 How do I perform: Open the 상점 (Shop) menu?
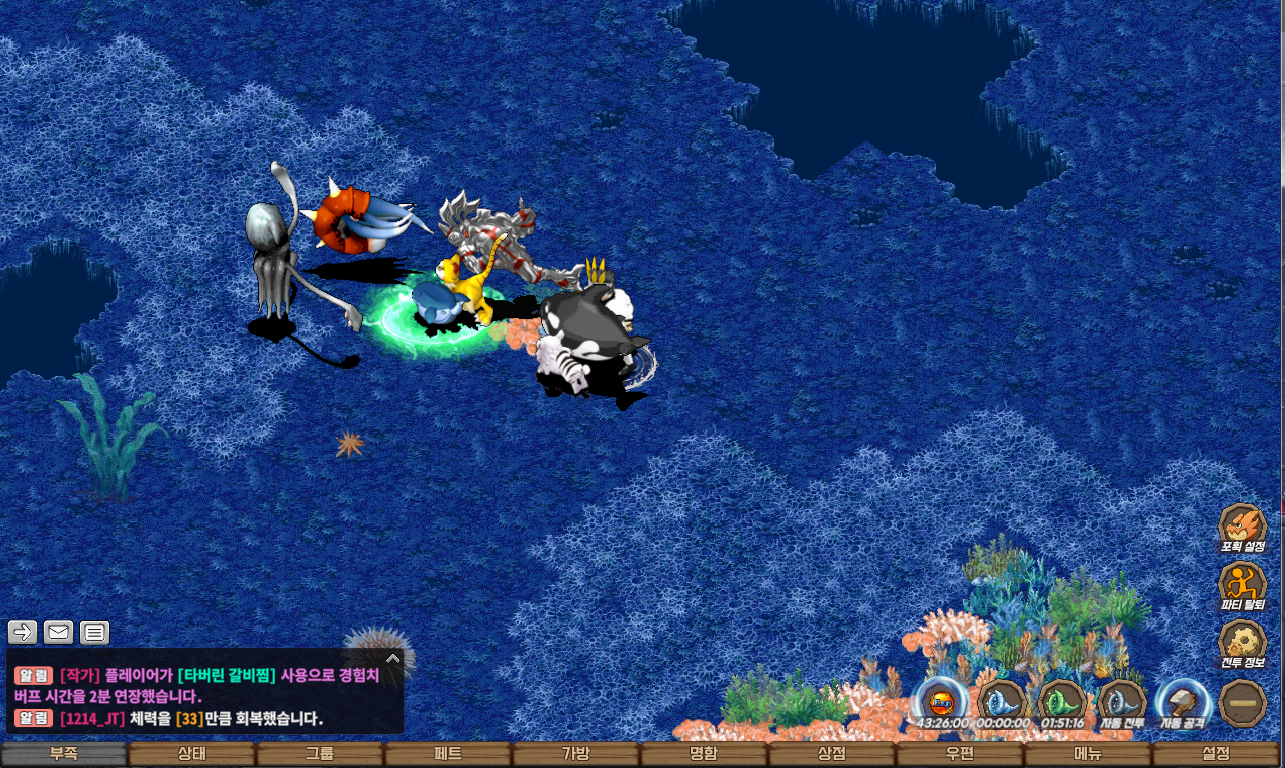click(x=832, y=754)
